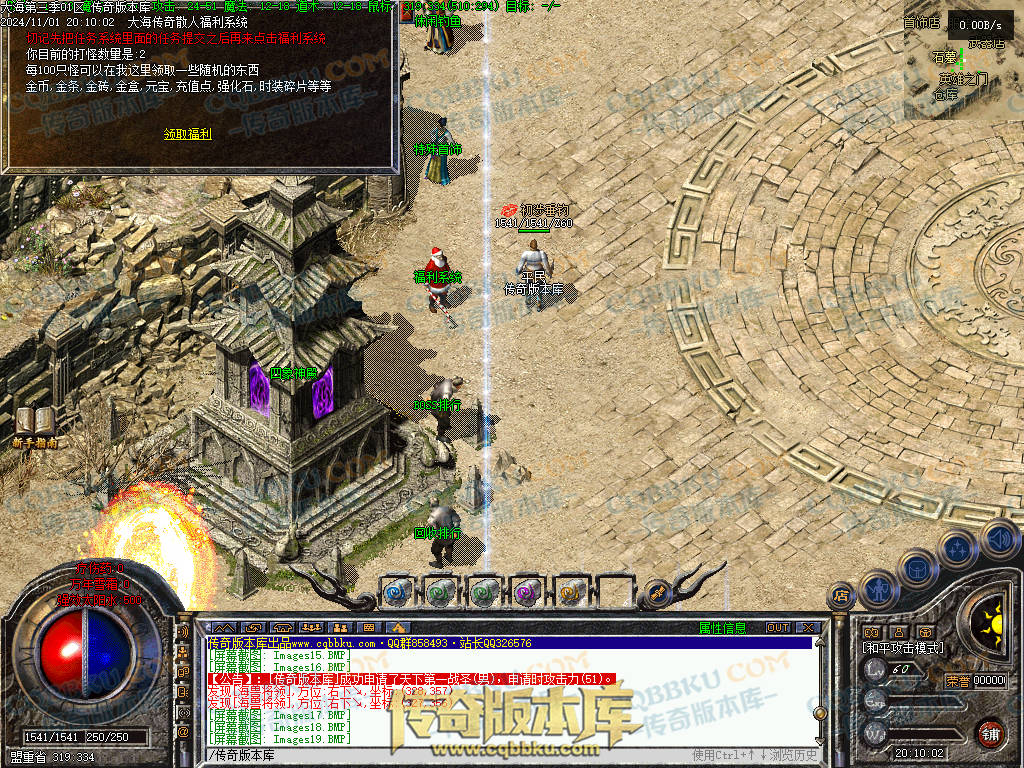The image size is (1024, 768).
Task: Switch the 和平攻击模式 attack mode
Action: pyautogui.click(x=903, y=648)
